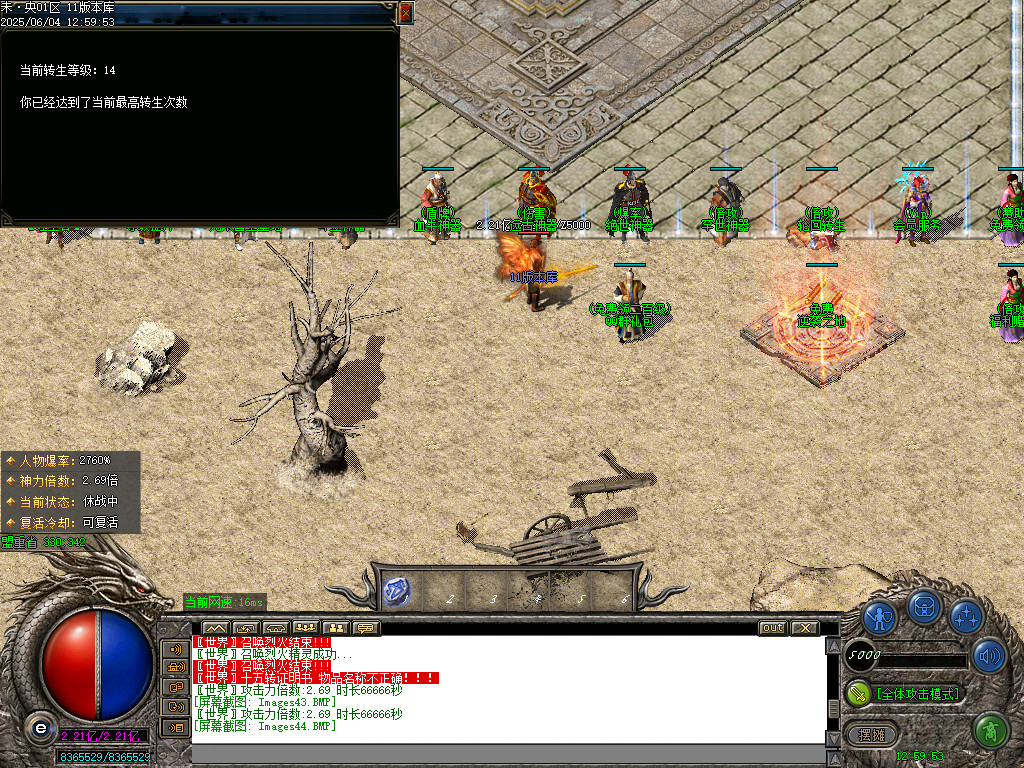1024x768 pixels.
Task: Close chat with the X button
Action: coord(804,628)
